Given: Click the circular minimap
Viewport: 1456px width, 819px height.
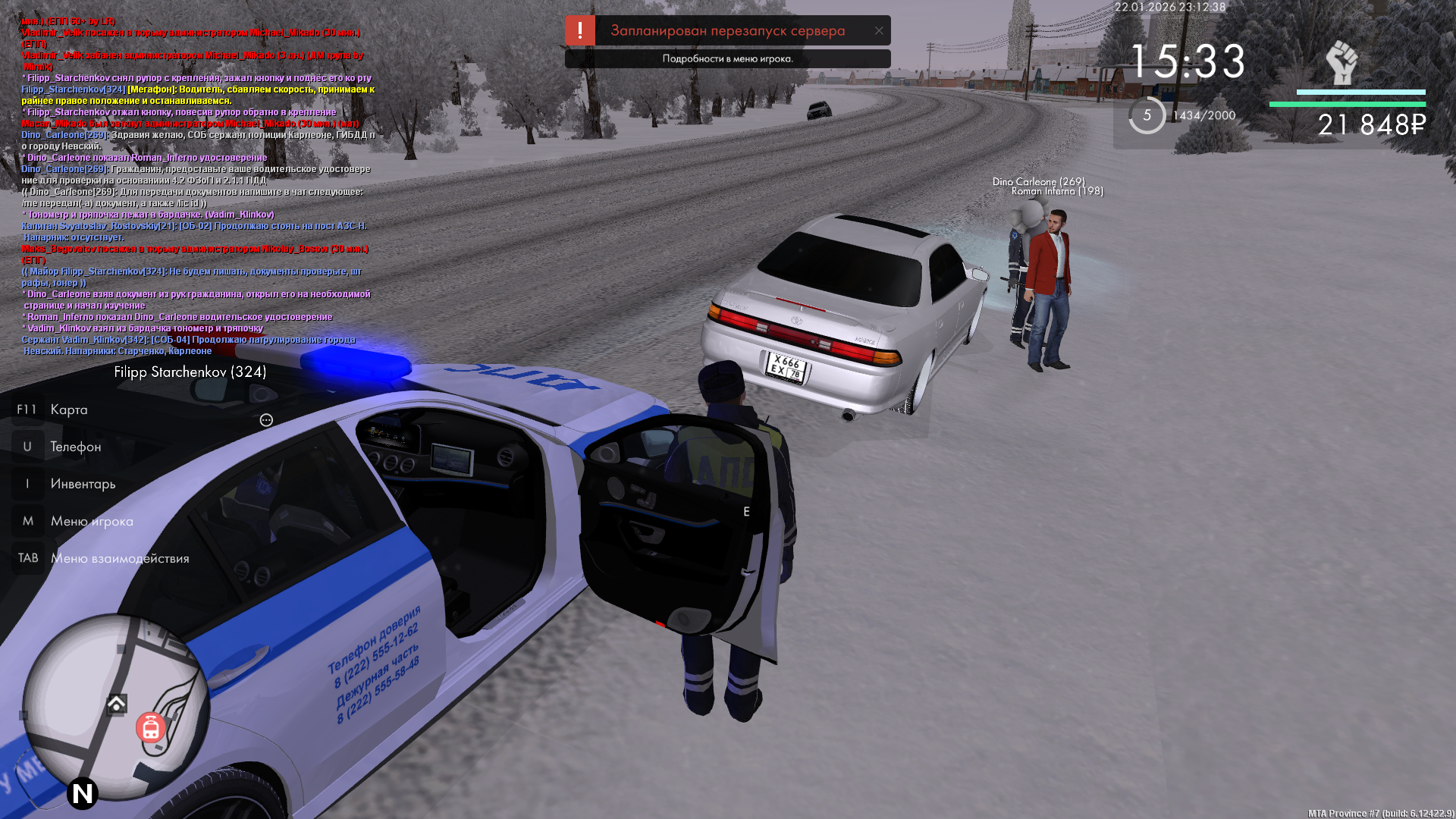Looking at the screenshot, I should click(x=115, y=709).
